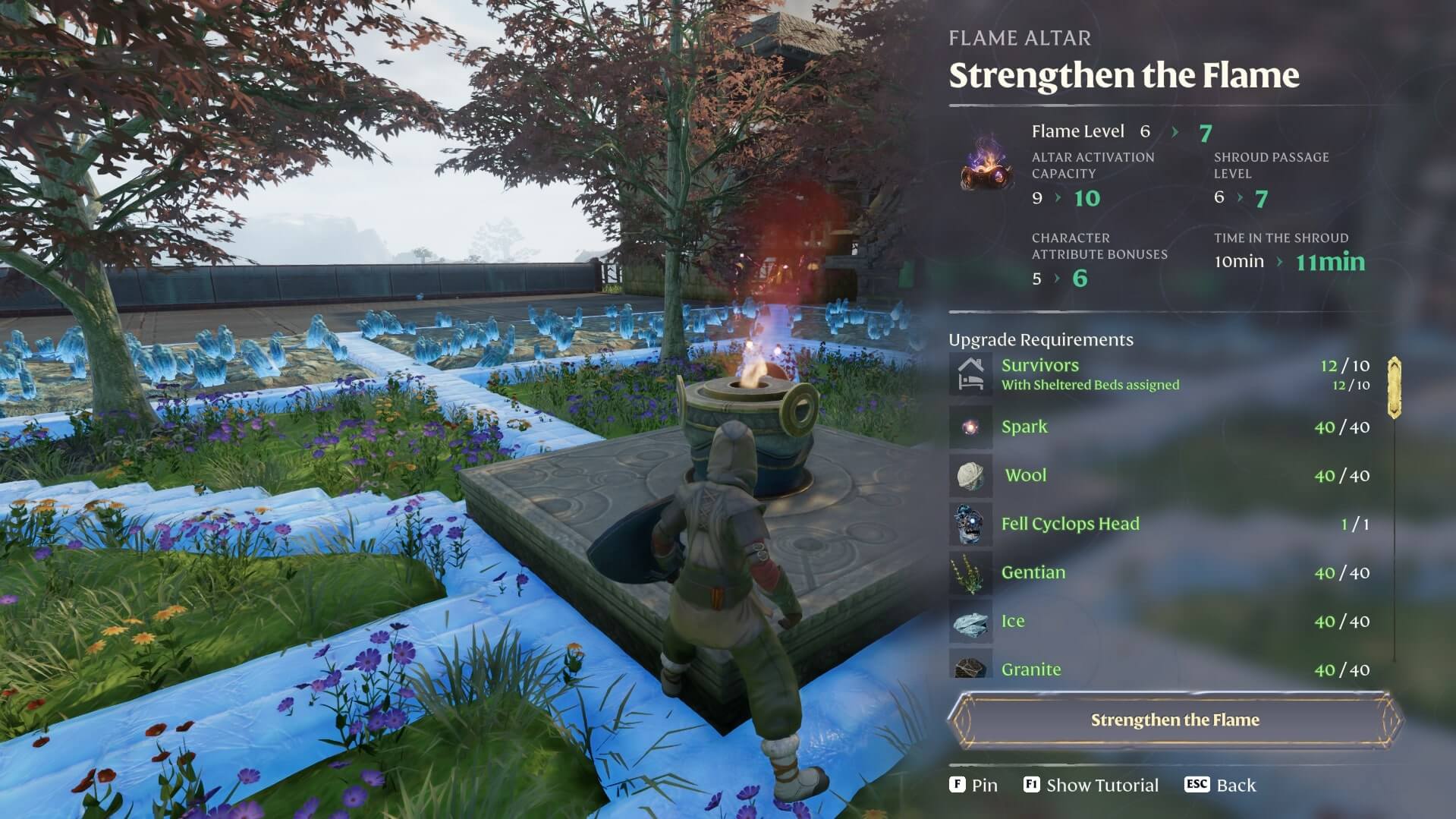Click the Strengthen the Flame button
The width and height of the screenshot is (1456, 819).
coord(1175,720)
